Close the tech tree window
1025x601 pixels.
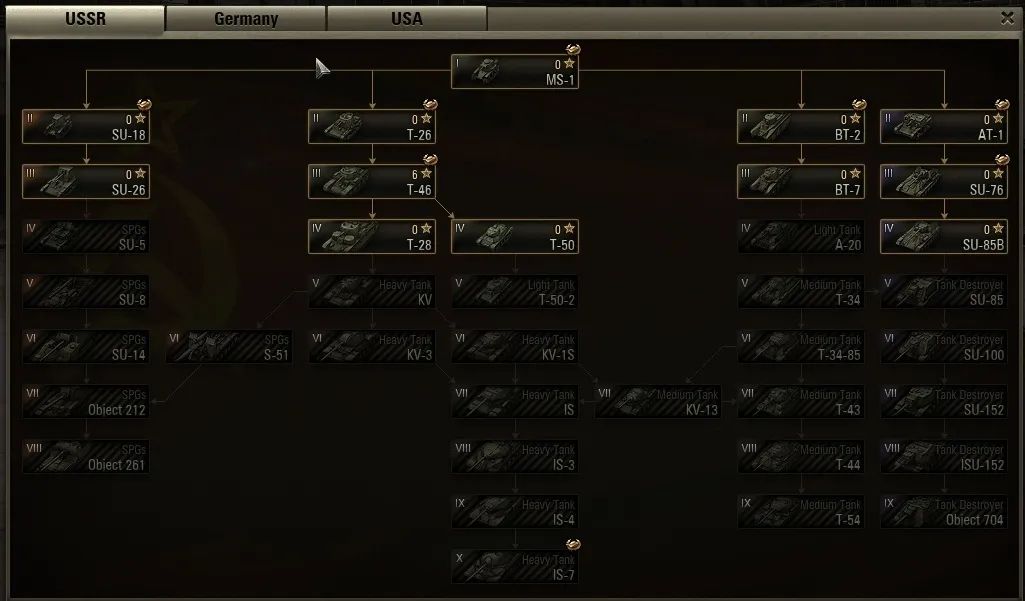1007,18
